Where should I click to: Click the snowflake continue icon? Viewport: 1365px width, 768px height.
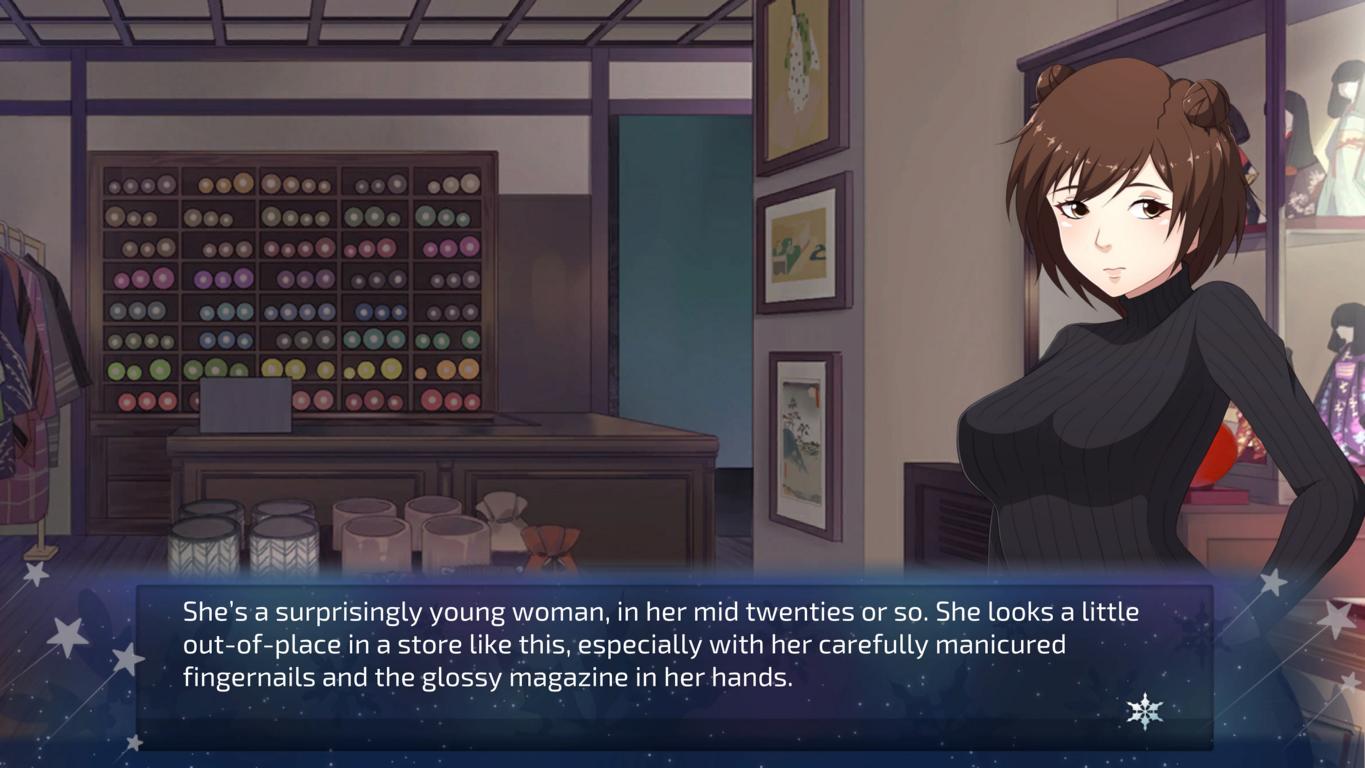tap(1144, 711)
